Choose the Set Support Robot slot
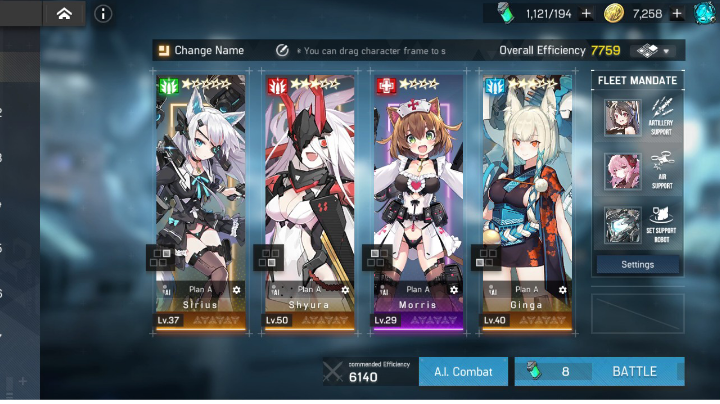The image size is (720, 404). [x=637, y=225]
